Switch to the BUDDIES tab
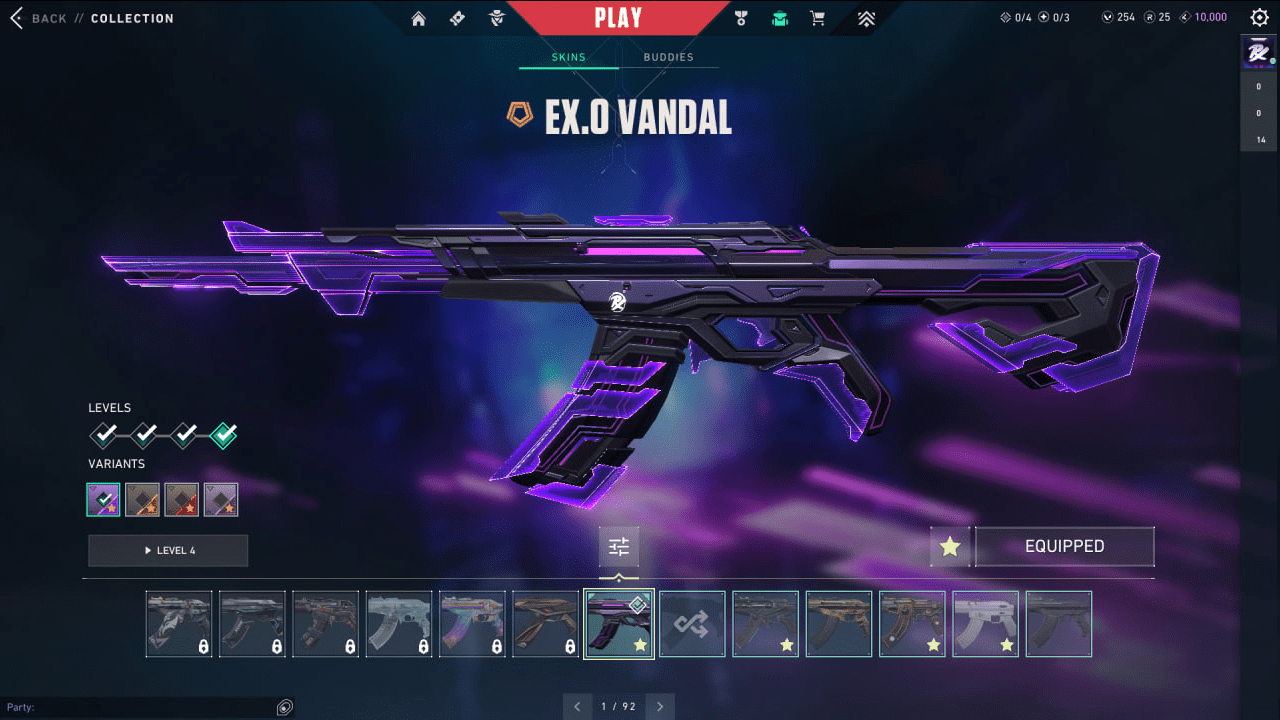Screen dimensions: 1280x720 (668, 57)
